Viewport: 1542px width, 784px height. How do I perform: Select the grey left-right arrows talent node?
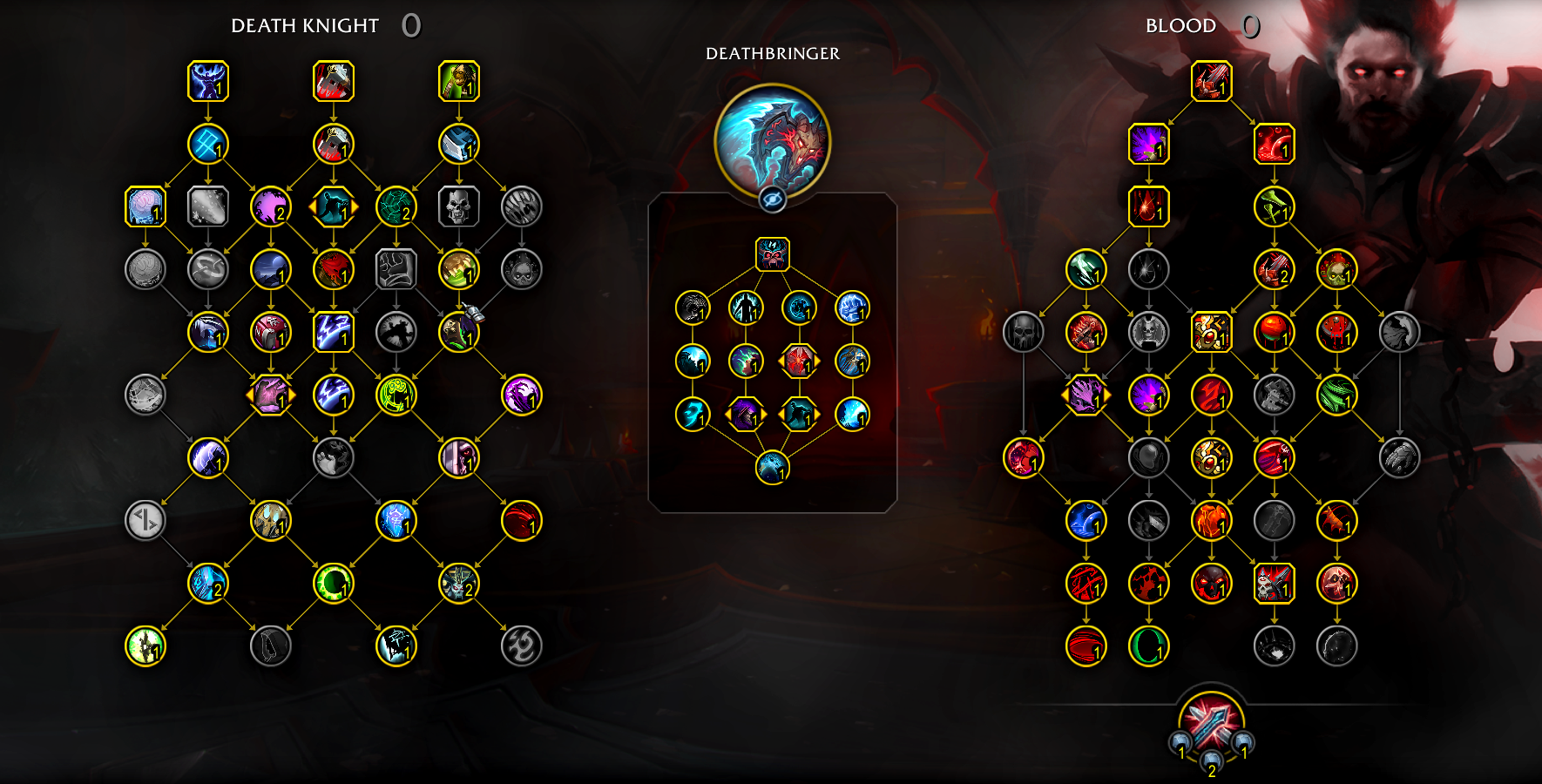pos(145,521)
